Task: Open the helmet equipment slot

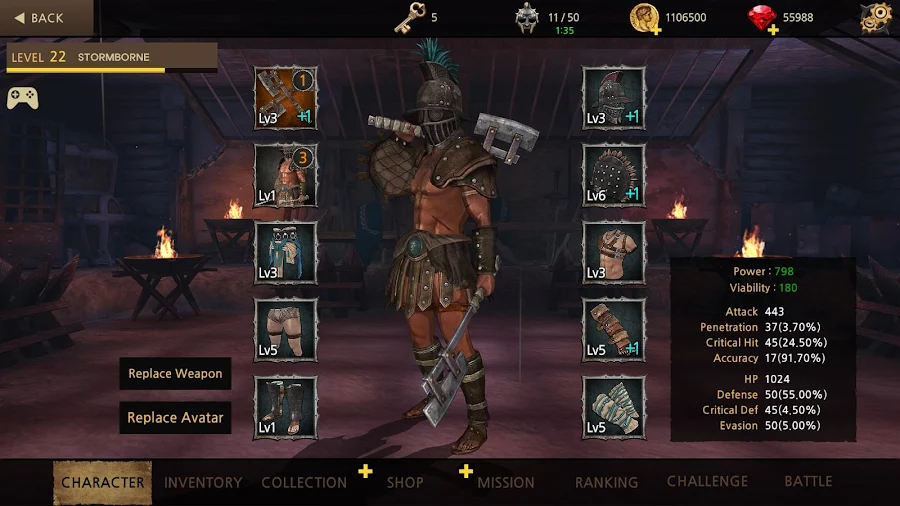Action: (614, 98)
